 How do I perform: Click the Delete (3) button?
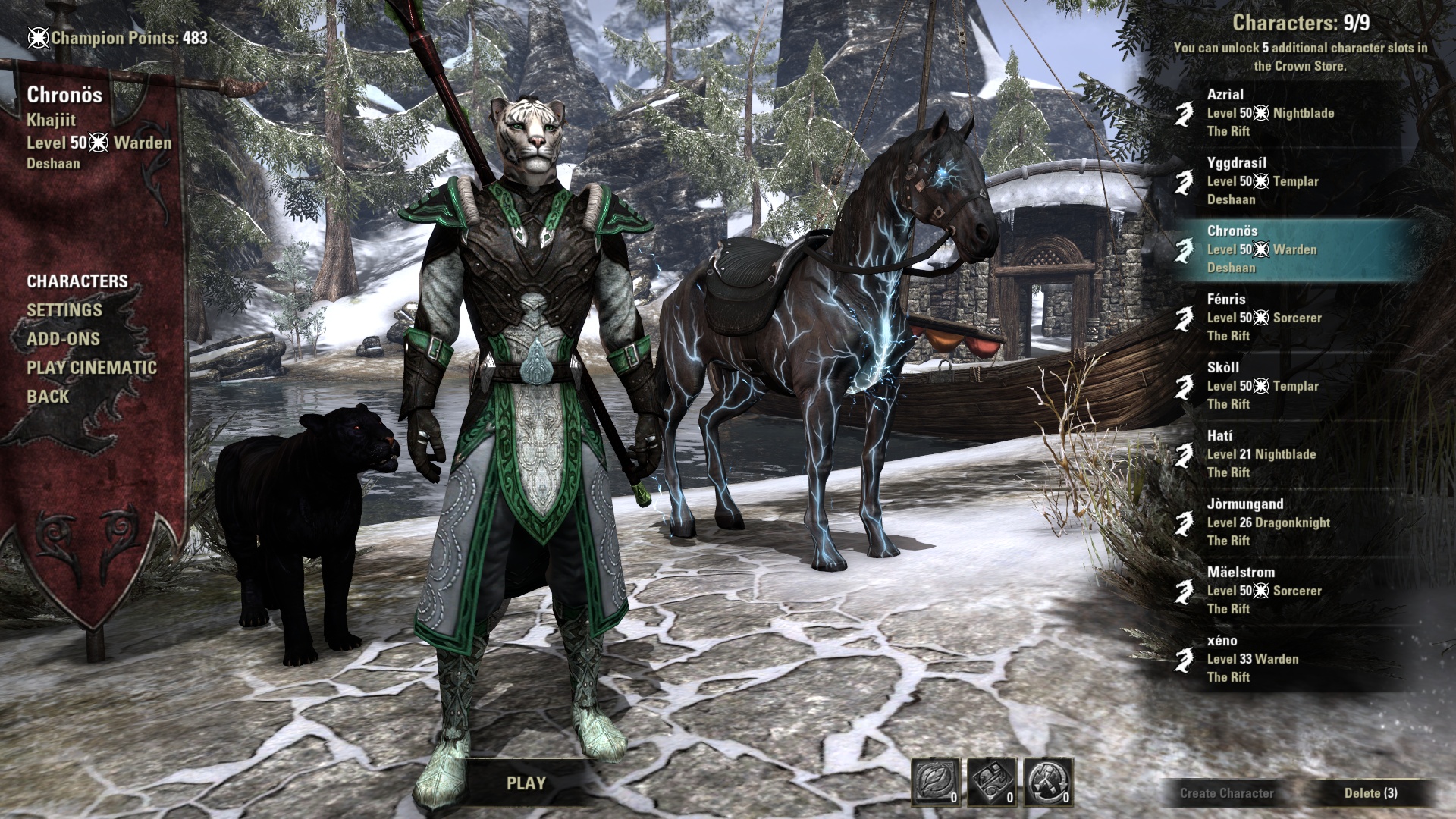point(1370,793)
